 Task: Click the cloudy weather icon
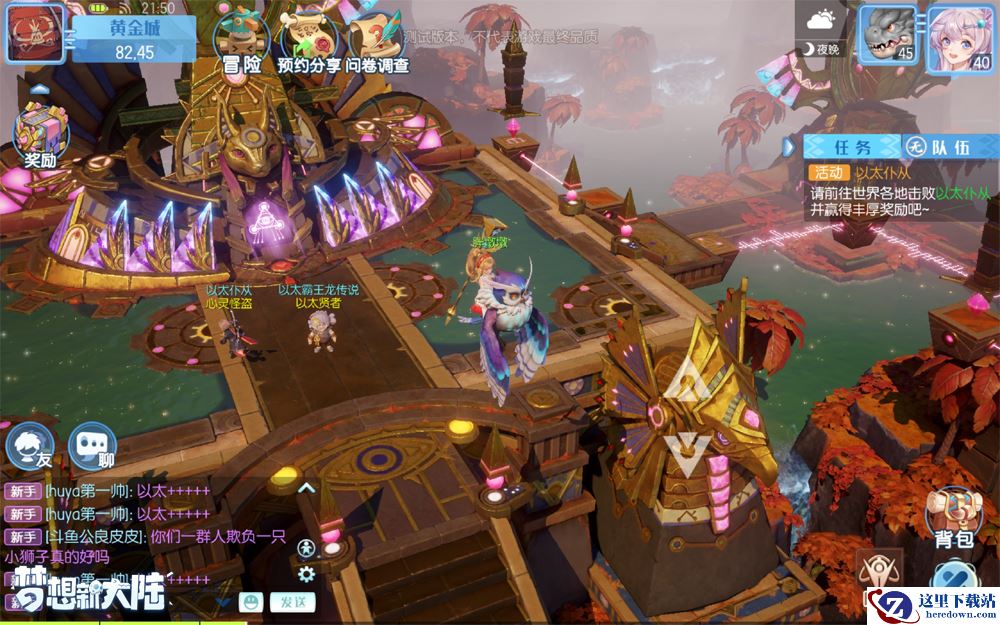click(x=823, y=20)
